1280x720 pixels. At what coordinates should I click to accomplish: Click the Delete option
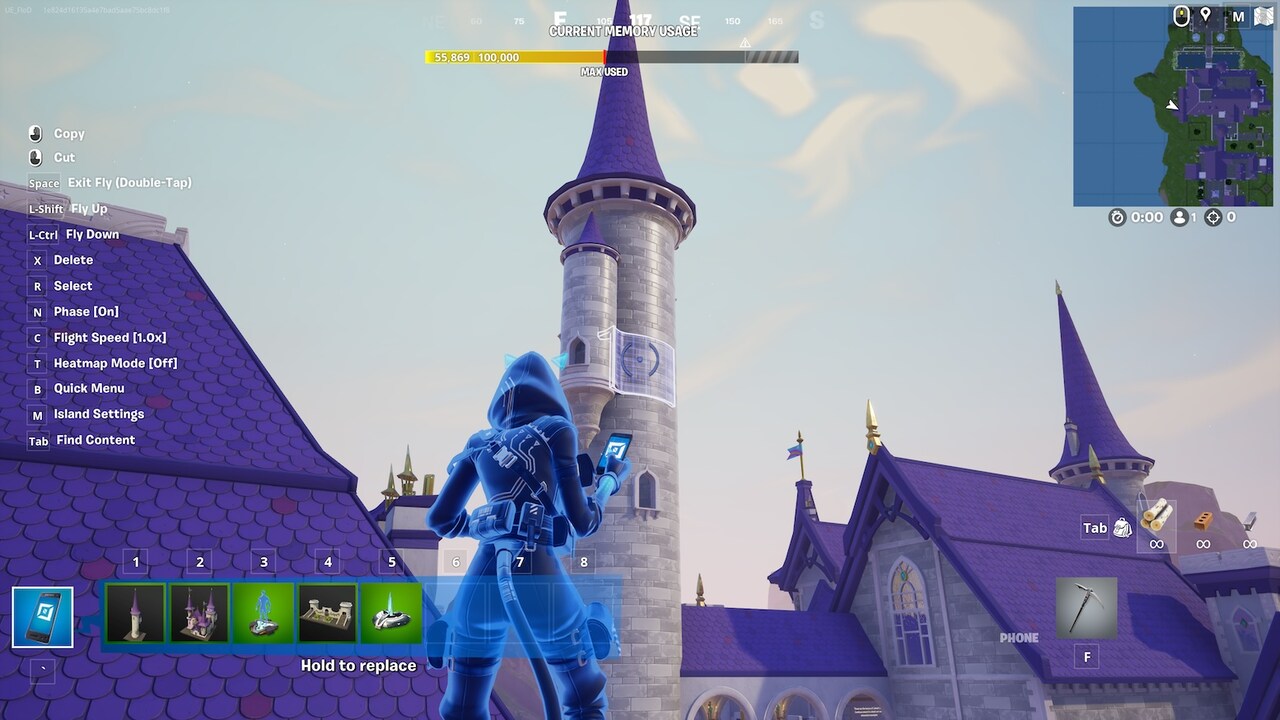click(75, 259)
